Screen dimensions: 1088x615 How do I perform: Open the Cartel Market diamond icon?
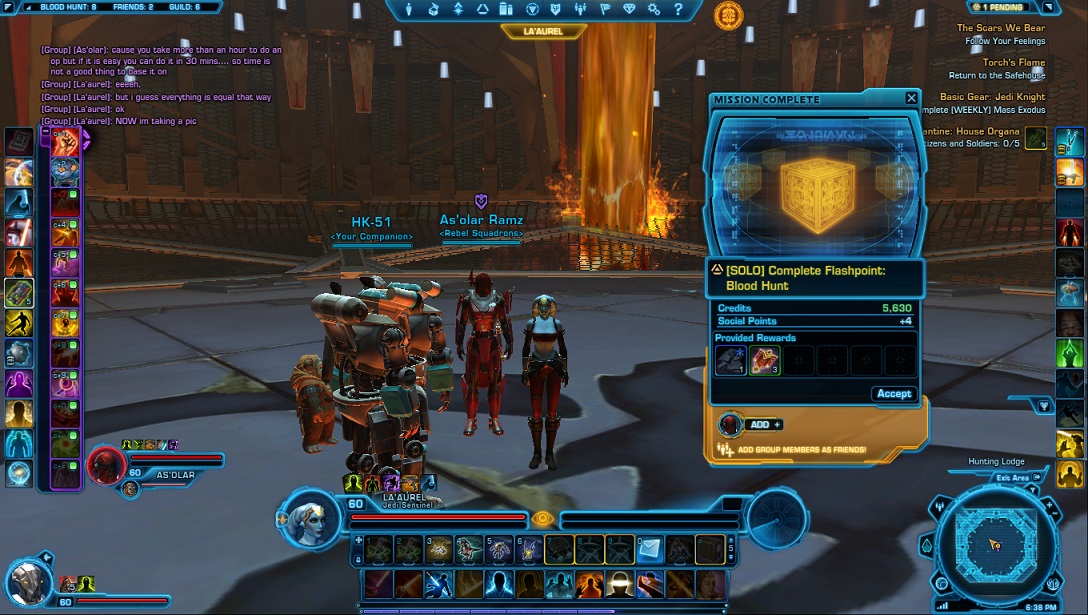629,10
